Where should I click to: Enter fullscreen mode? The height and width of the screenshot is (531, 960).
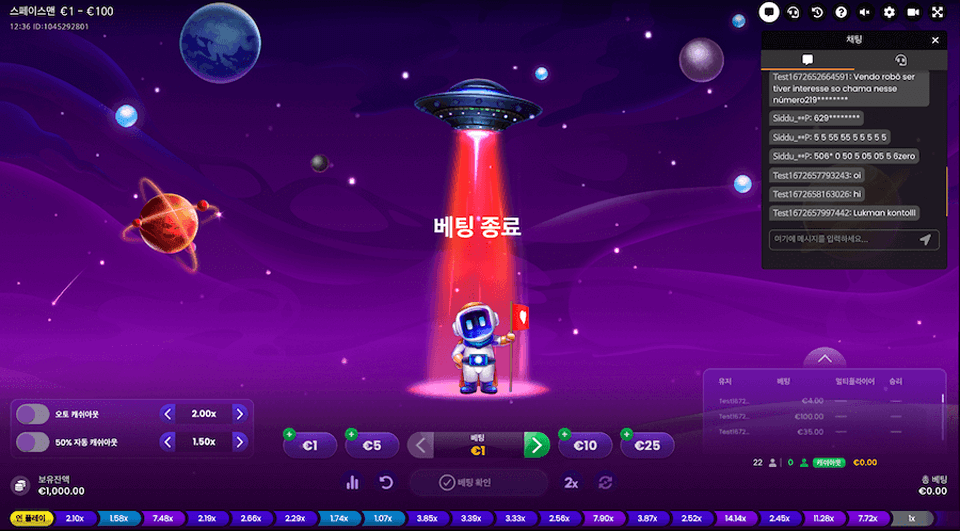[x=938, y=12]
